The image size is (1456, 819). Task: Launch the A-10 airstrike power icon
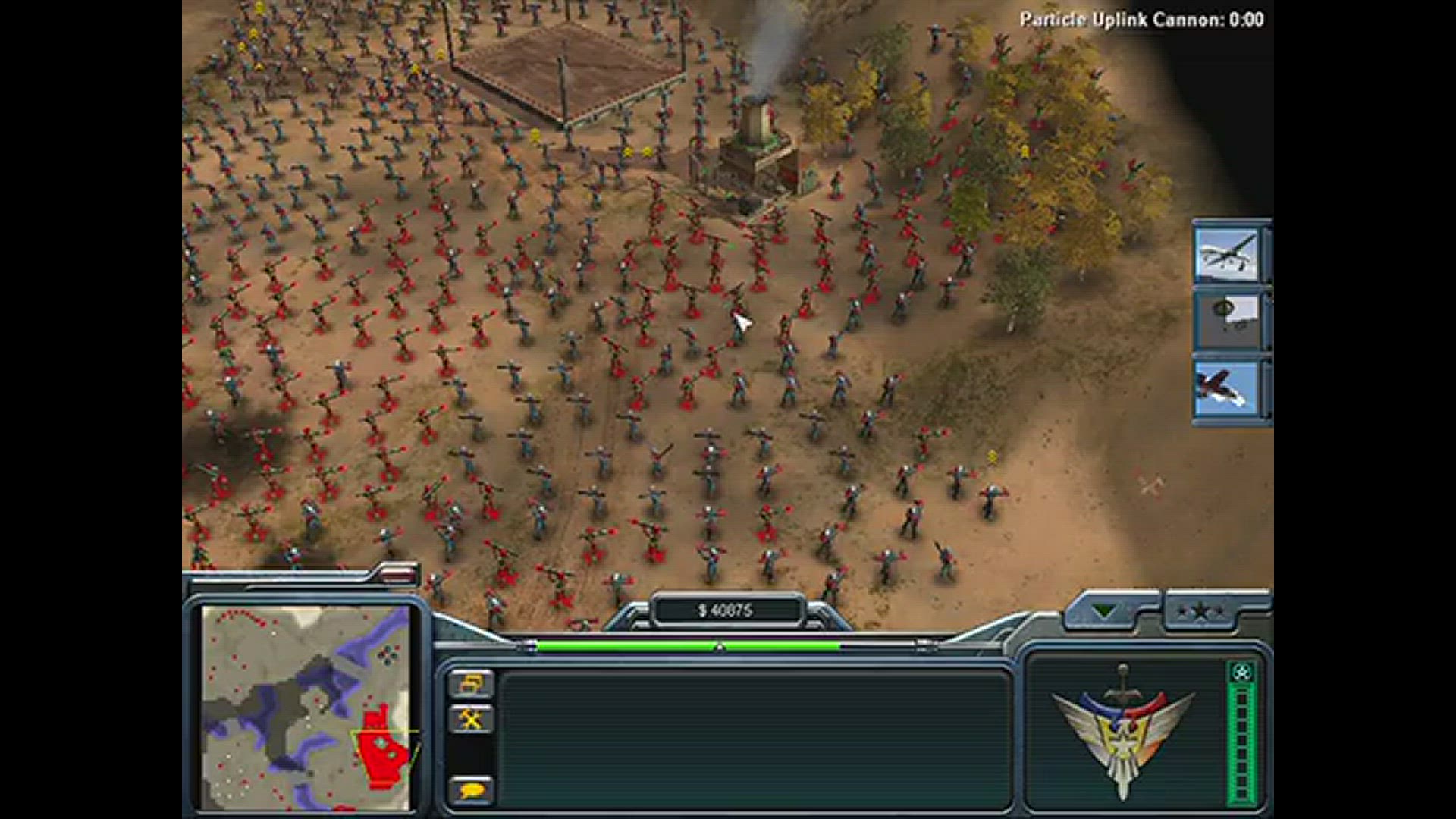click(1228, 389)
